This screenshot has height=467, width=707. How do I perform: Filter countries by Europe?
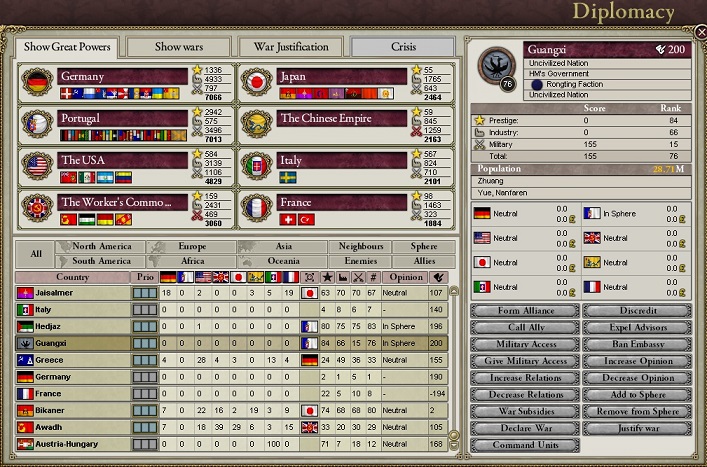point(193,246)
